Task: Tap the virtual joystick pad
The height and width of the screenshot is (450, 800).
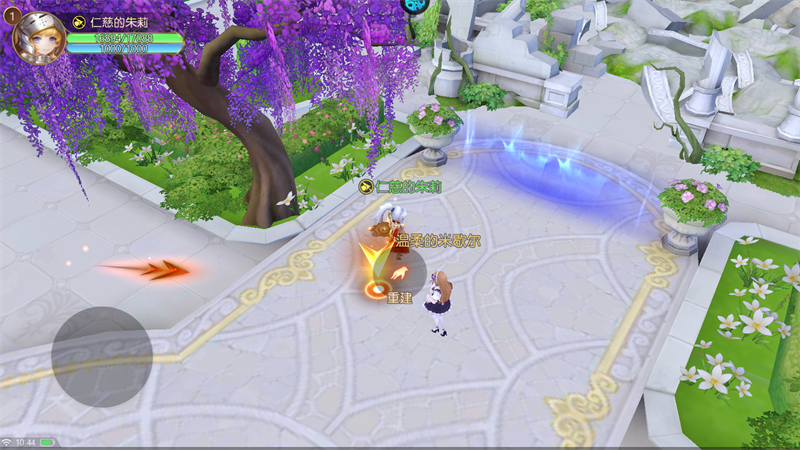Action: [x=102, y=356]
